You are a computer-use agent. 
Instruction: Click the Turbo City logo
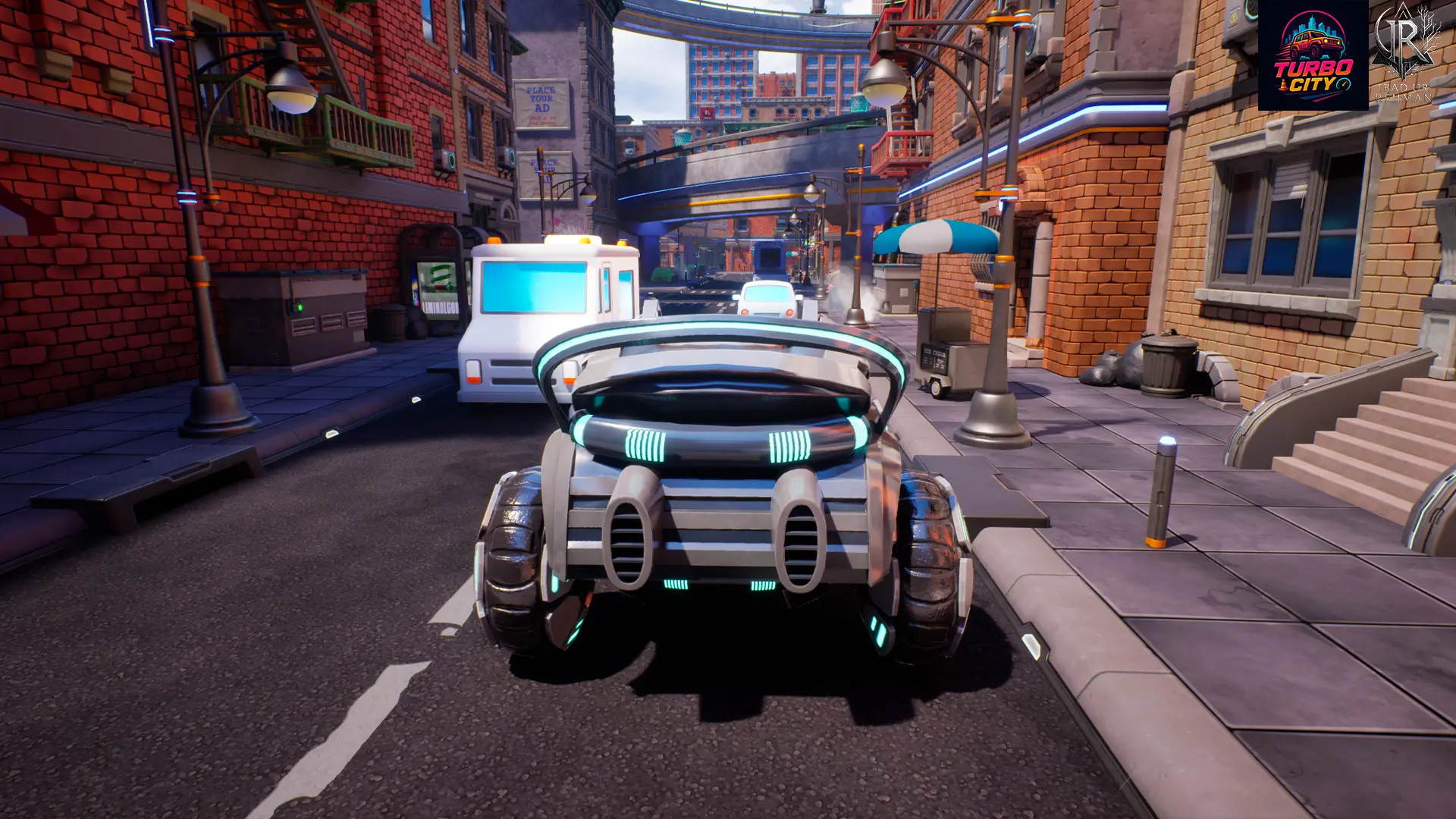click(1313, 55)
